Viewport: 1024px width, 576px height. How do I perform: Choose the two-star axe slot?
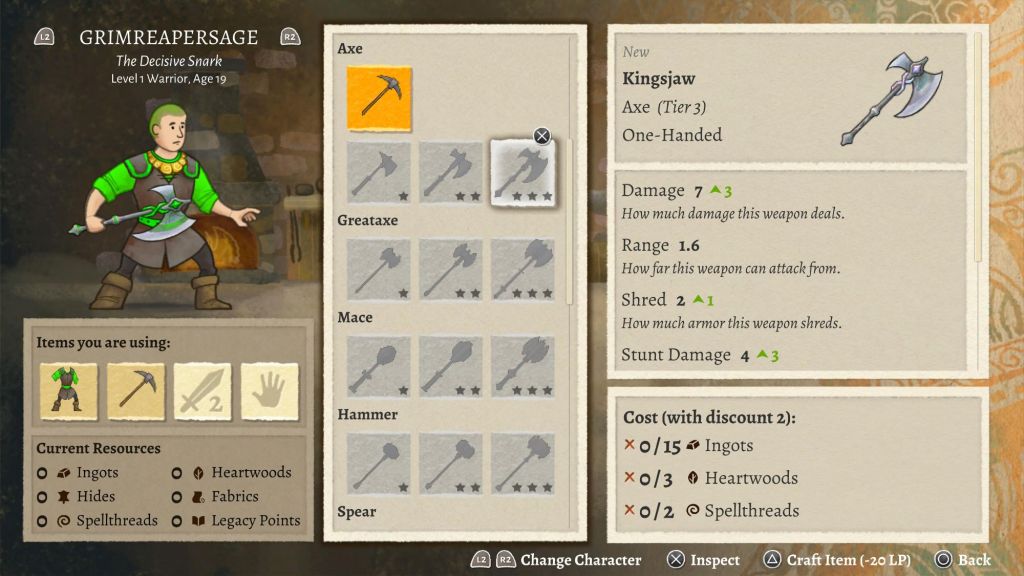pos(451,173)
